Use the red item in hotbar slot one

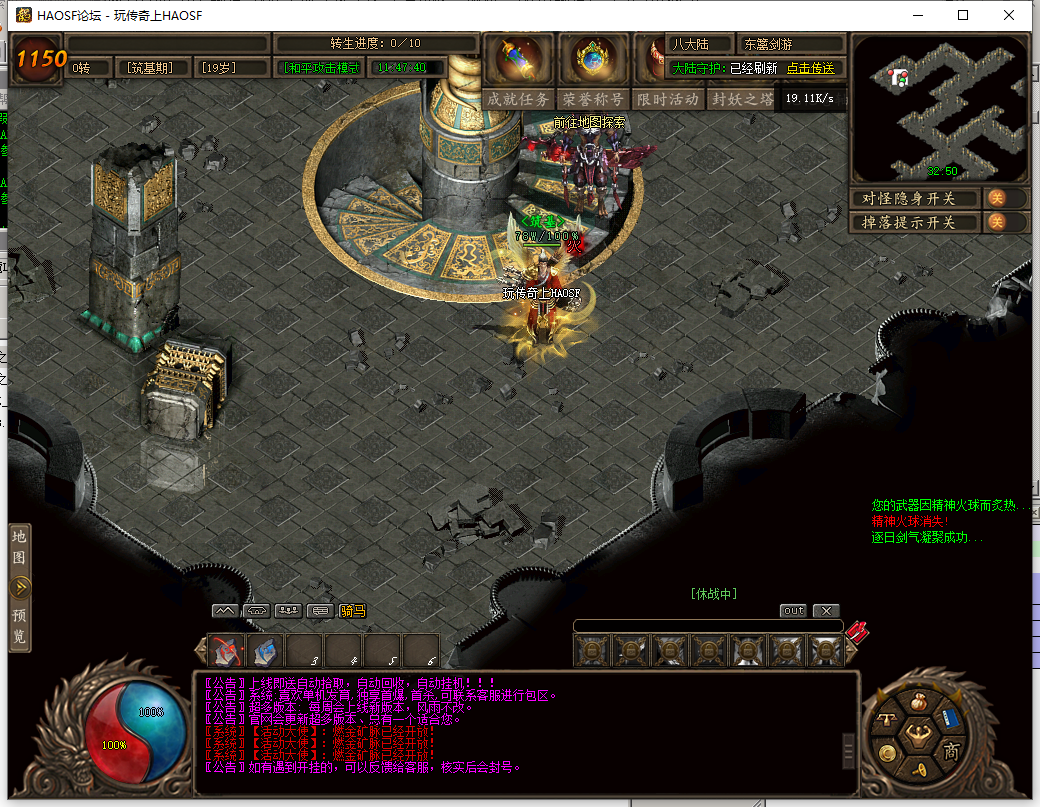pyautogui.click(x=227, y=651)
